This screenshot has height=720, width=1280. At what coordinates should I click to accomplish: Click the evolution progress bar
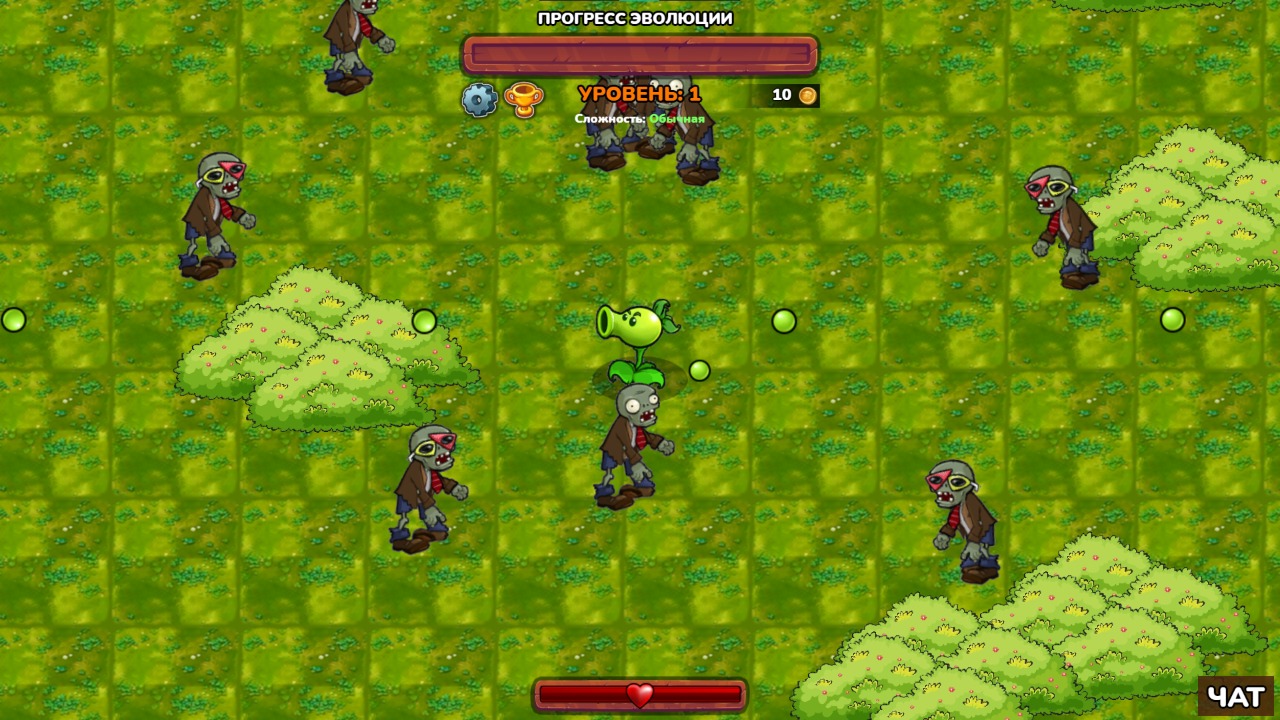[x=640, y=56]
